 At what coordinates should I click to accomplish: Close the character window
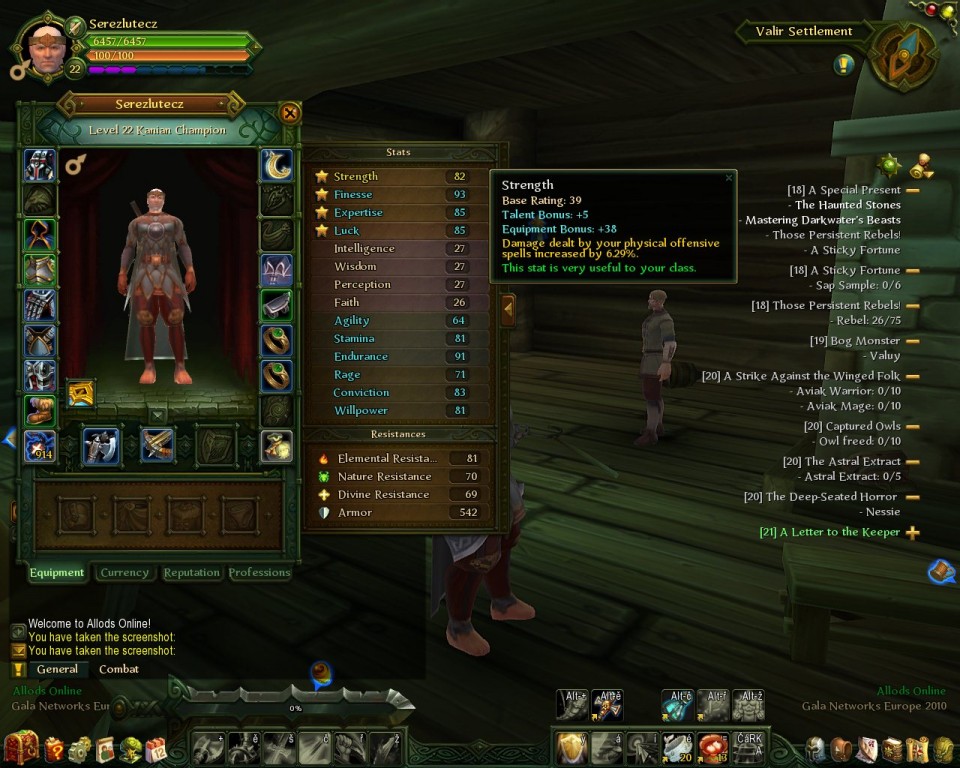[290, 113]
